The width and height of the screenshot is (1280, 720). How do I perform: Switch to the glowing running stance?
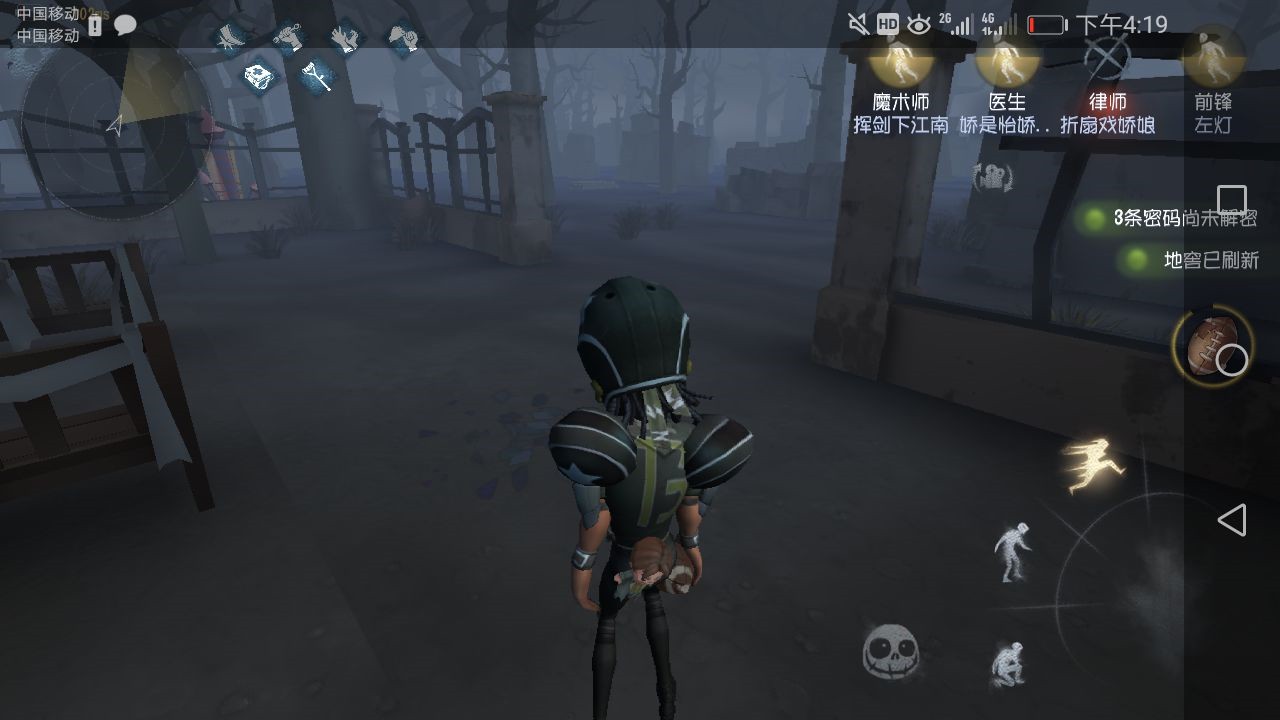[x=1093, y=466]
